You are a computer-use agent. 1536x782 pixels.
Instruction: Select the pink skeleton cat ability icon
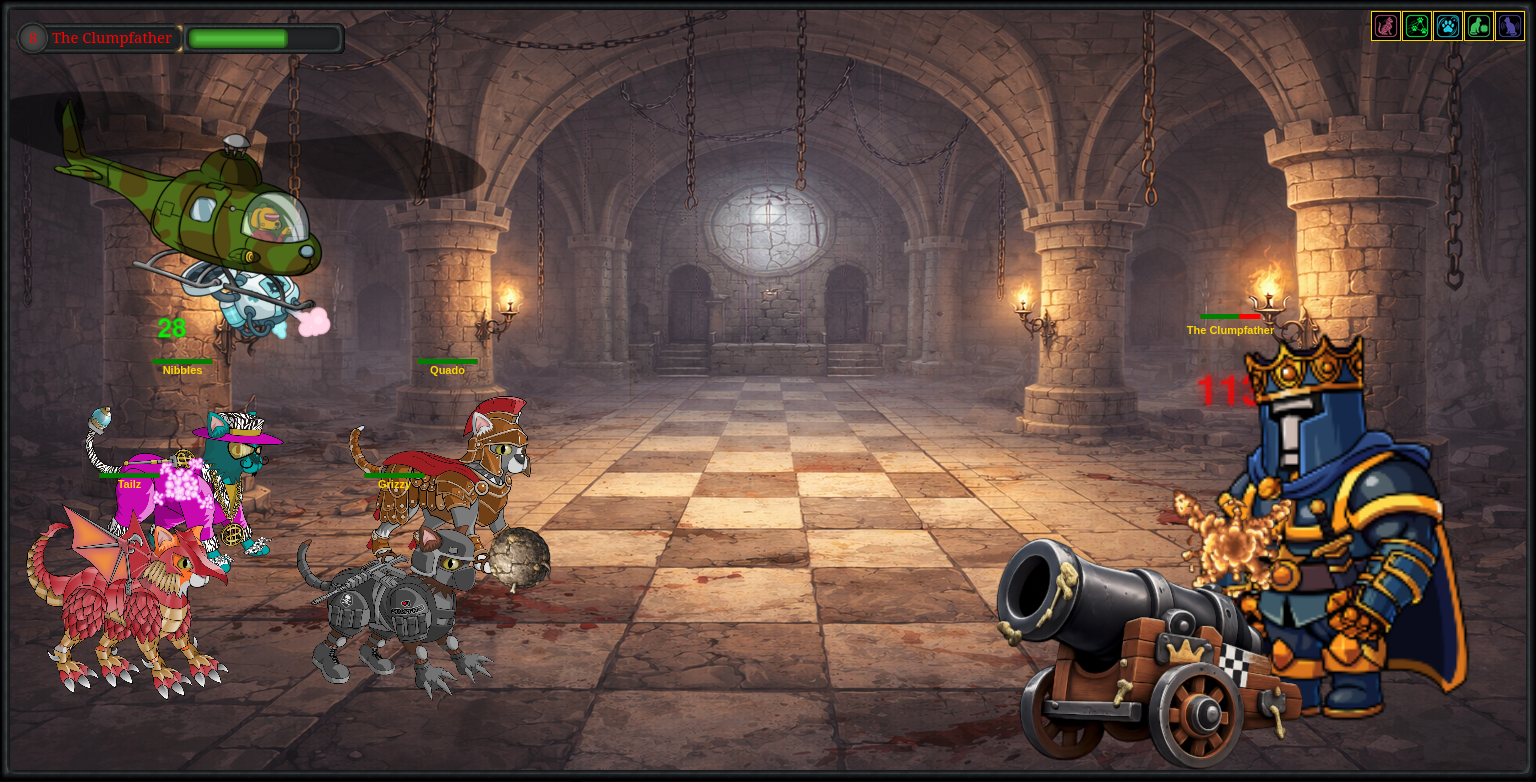1386,26
